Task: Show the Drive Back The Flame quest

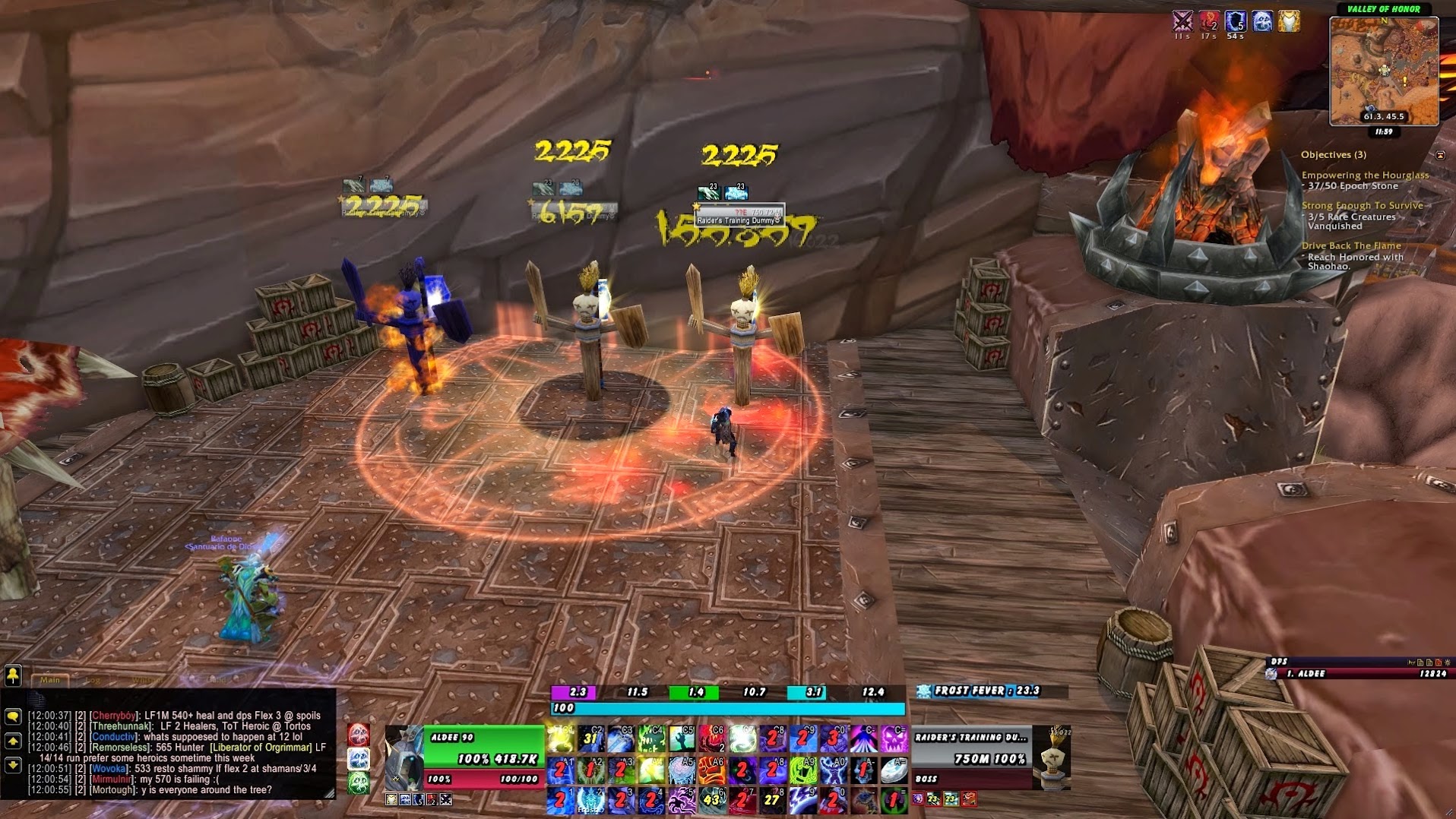Action: coord(1350,246)
